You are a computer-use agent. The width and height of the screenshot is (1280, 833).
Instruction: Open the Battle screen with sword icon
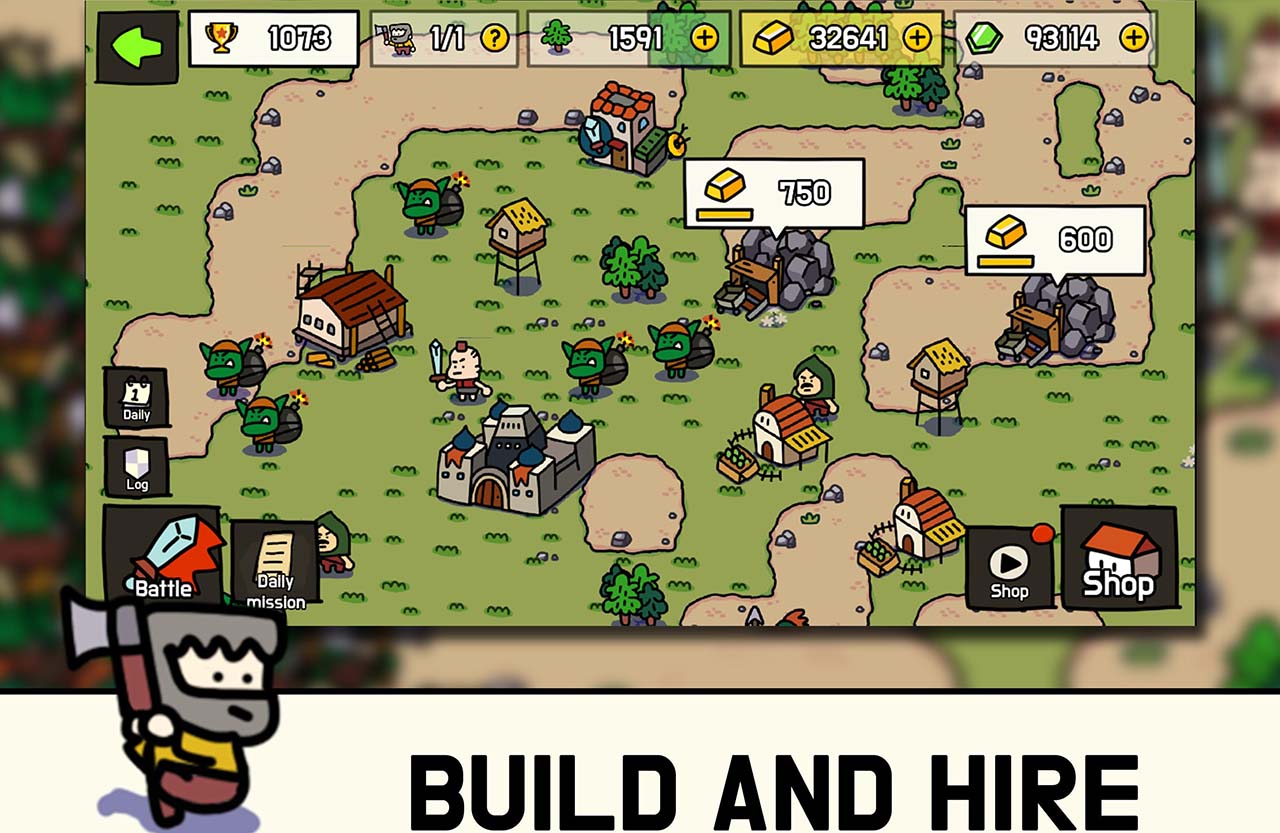tap(166, 557)
